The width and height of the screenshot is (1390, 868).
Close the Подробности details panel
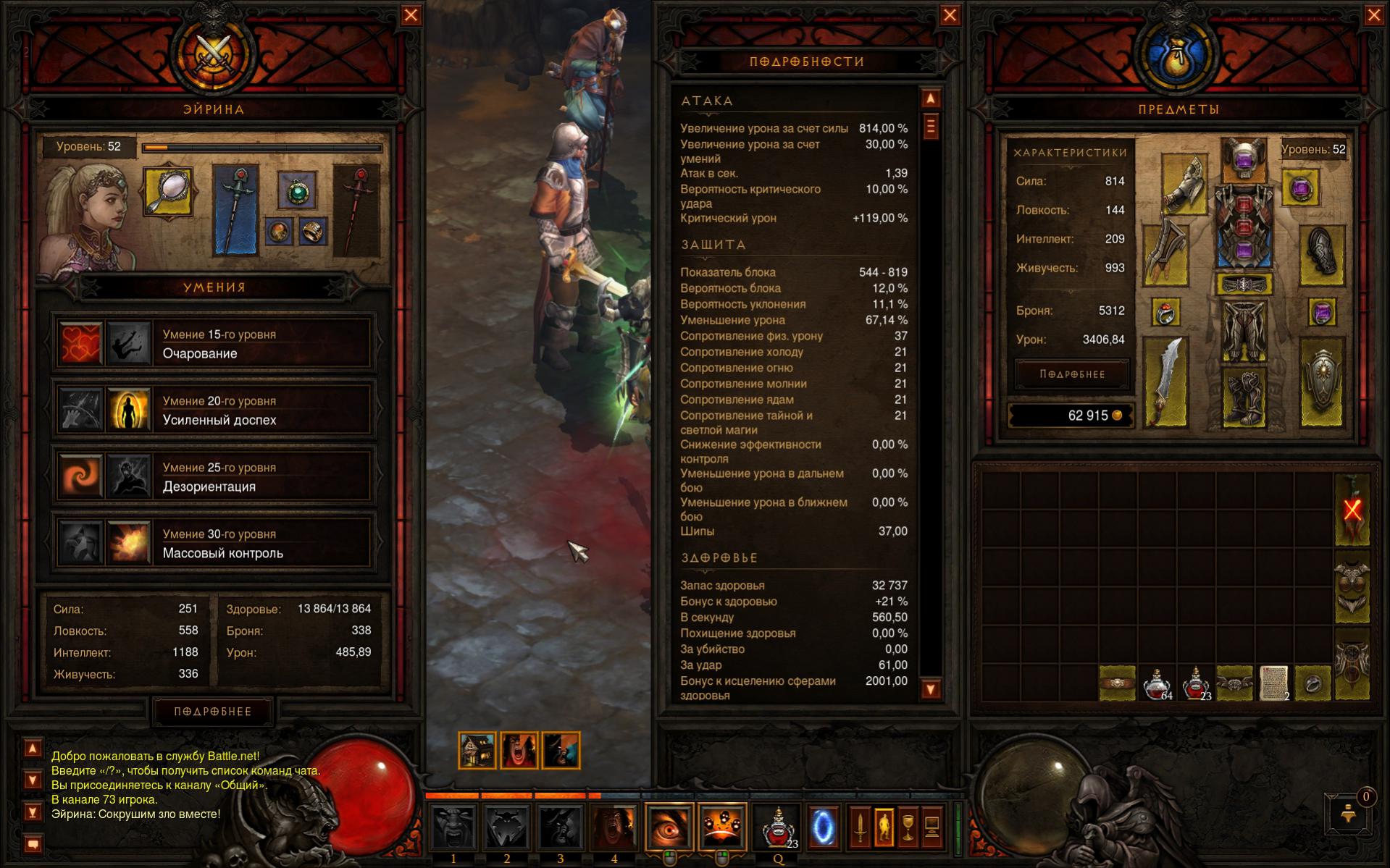950,15
